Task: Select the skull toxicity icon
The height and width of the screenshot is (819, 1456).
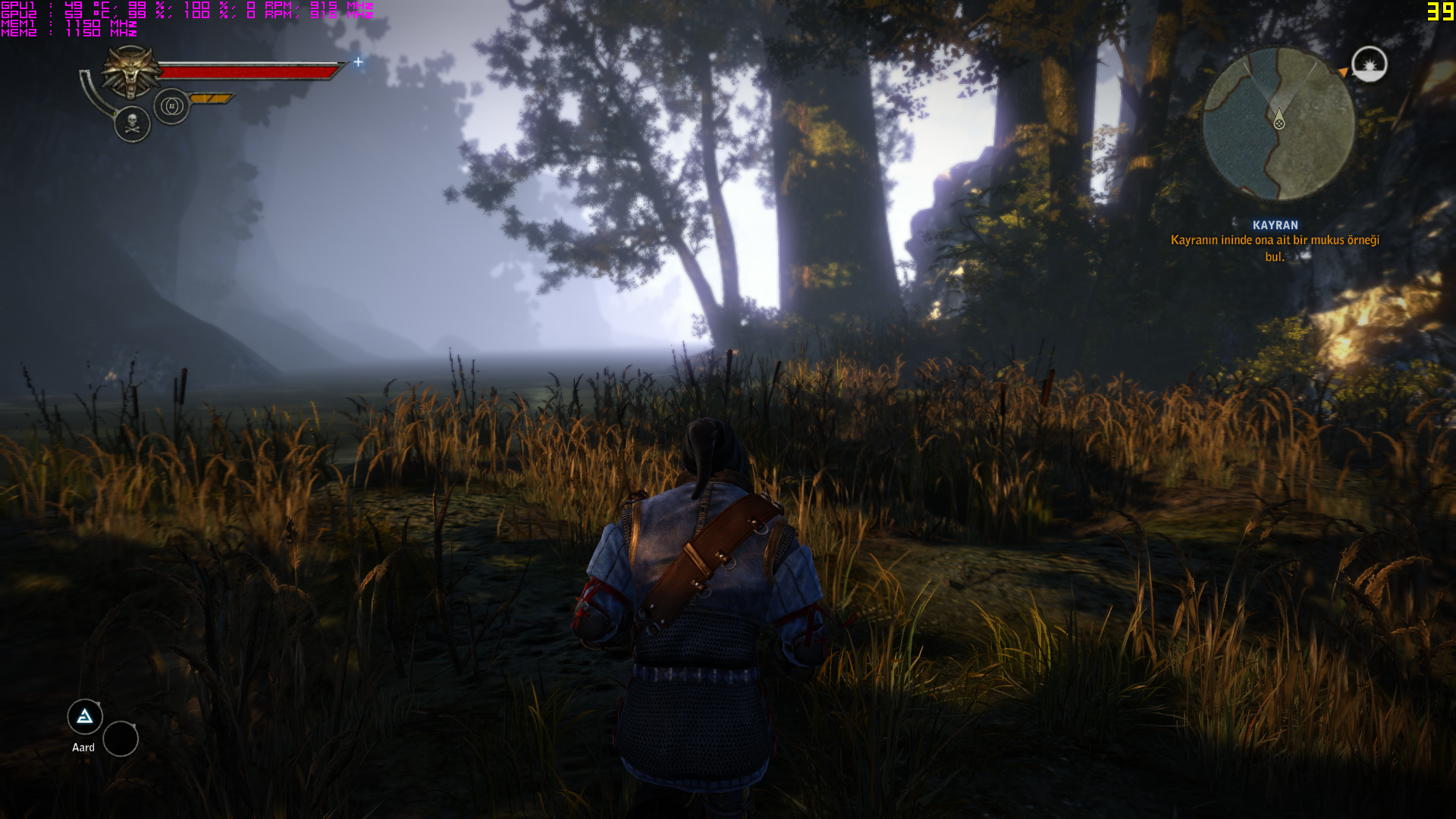Action: tap(133, 124)
